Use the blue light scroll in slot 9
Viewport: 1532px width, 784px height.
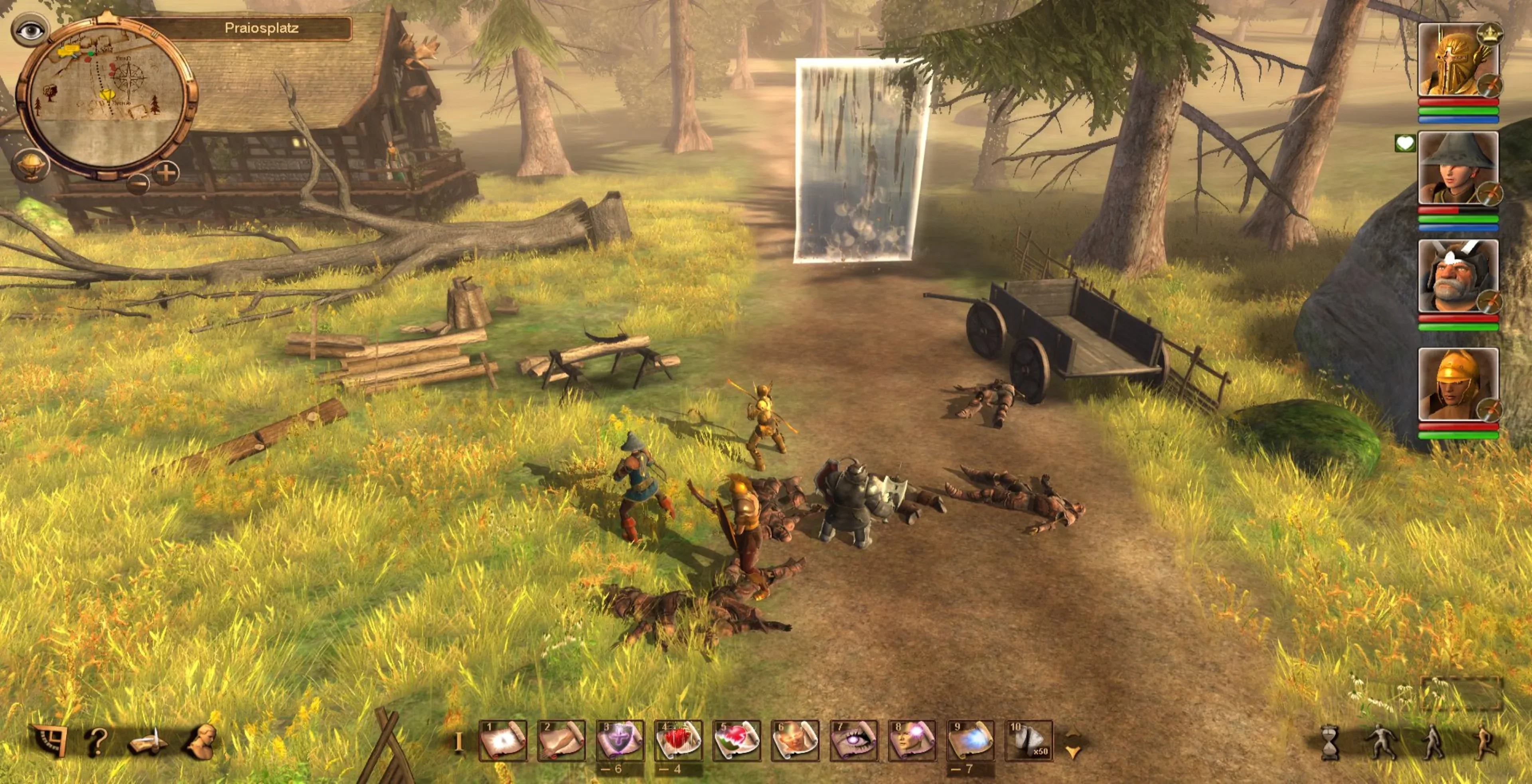[971, 741]
